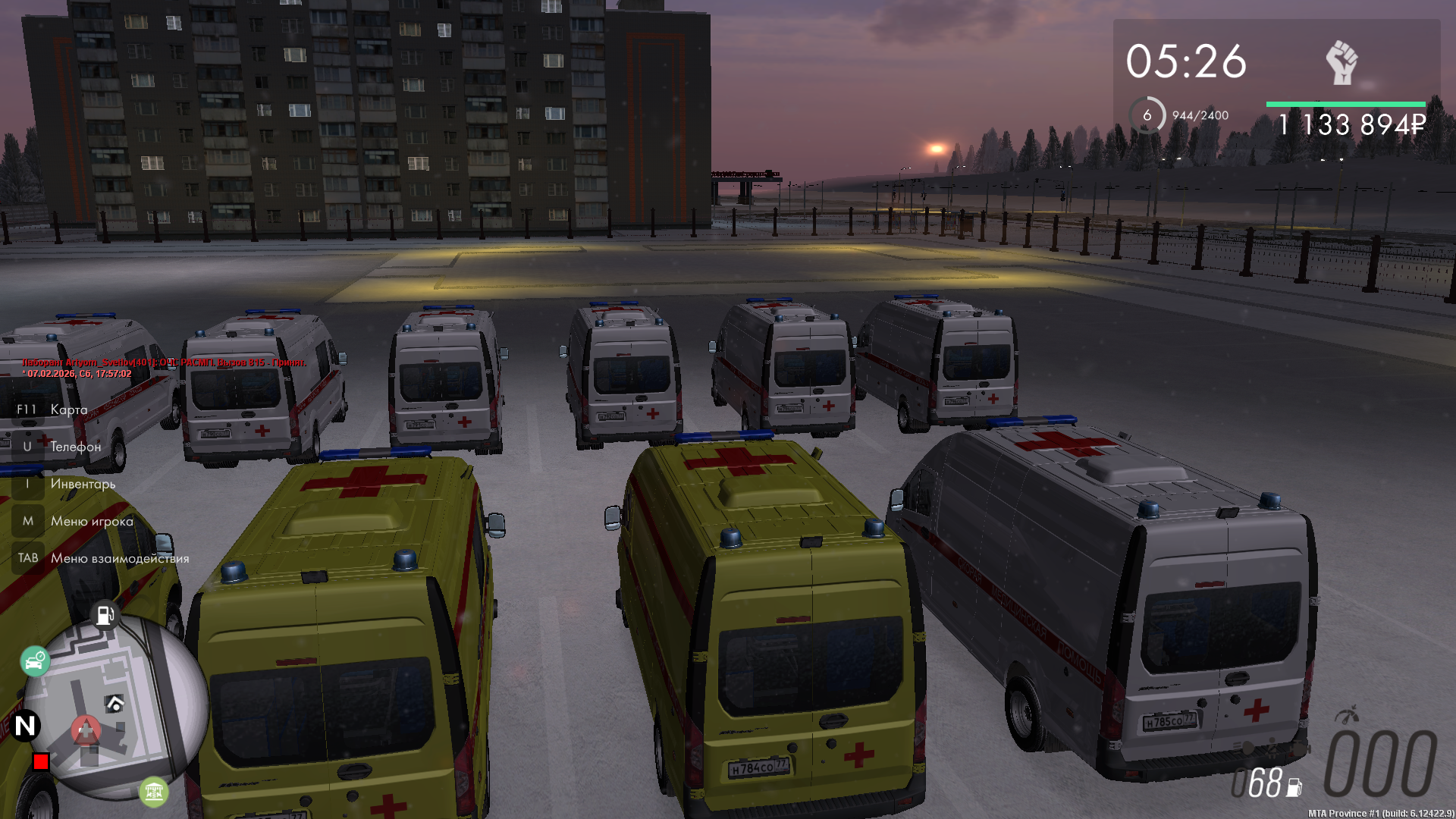Click the north compass N badge

coord(25,726)
